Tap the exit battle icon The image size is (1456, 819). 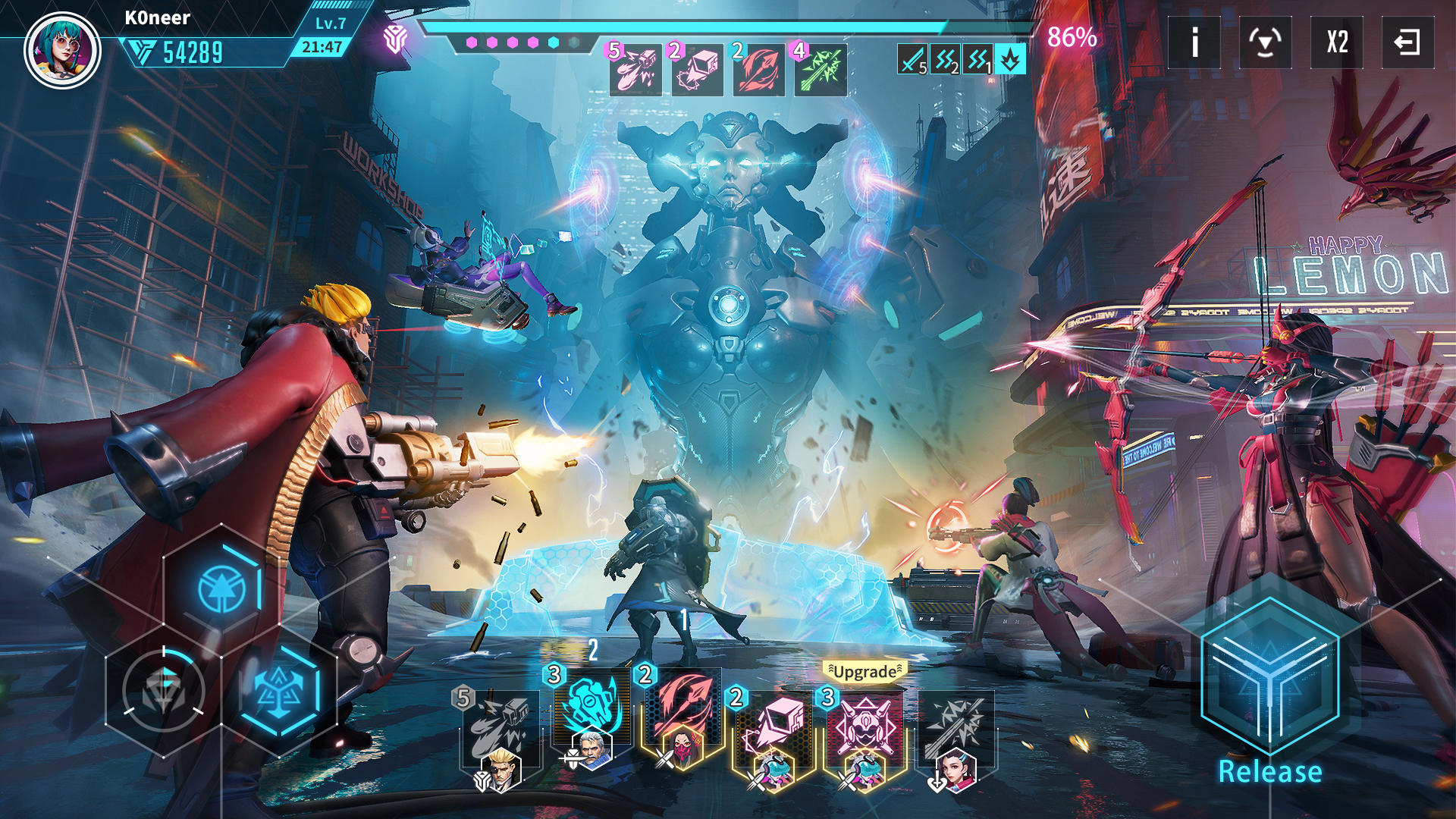pos(1407,43)
